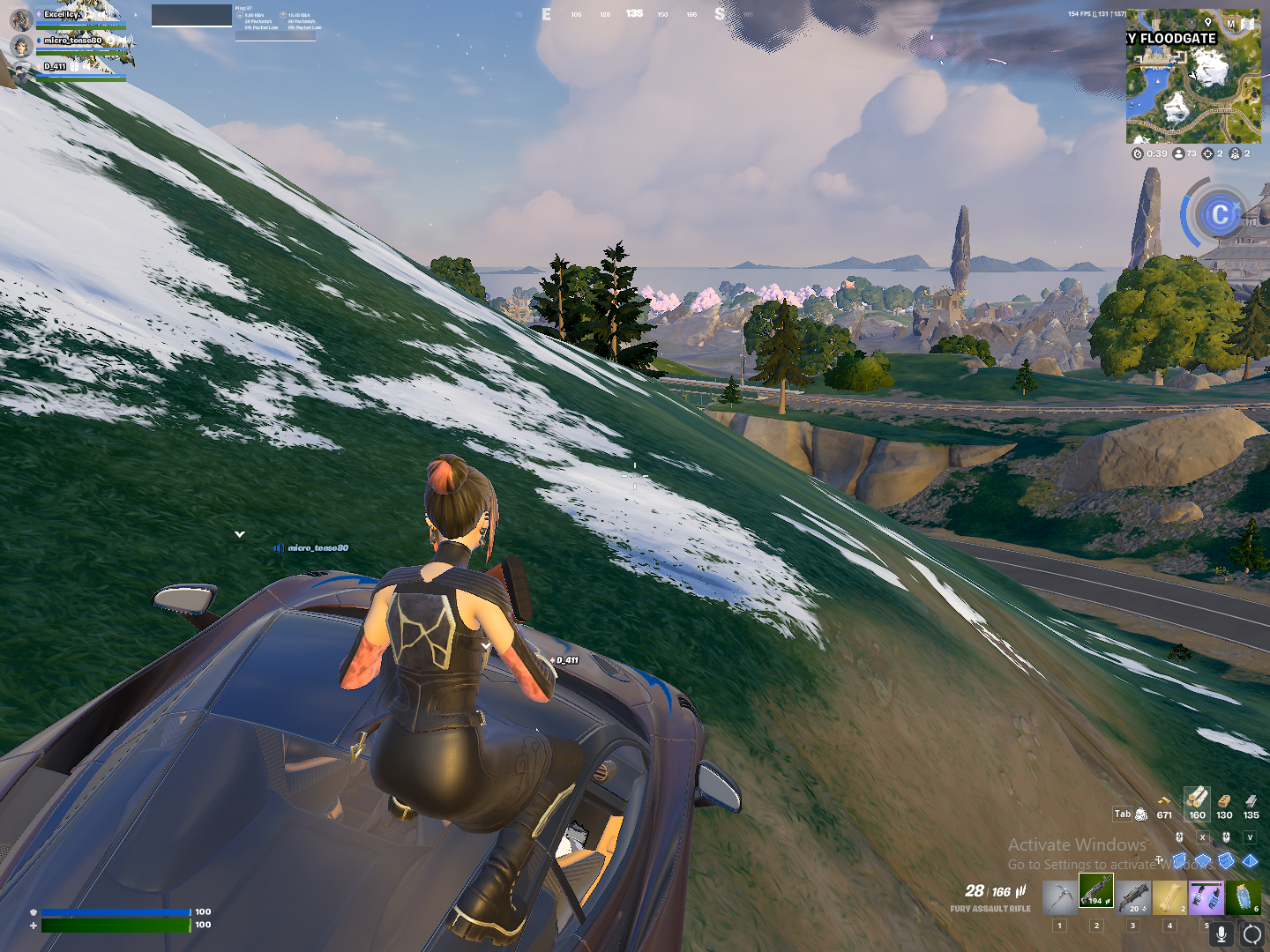
Task: Select squad member D_411's portrait
Action: pos(21,71)
